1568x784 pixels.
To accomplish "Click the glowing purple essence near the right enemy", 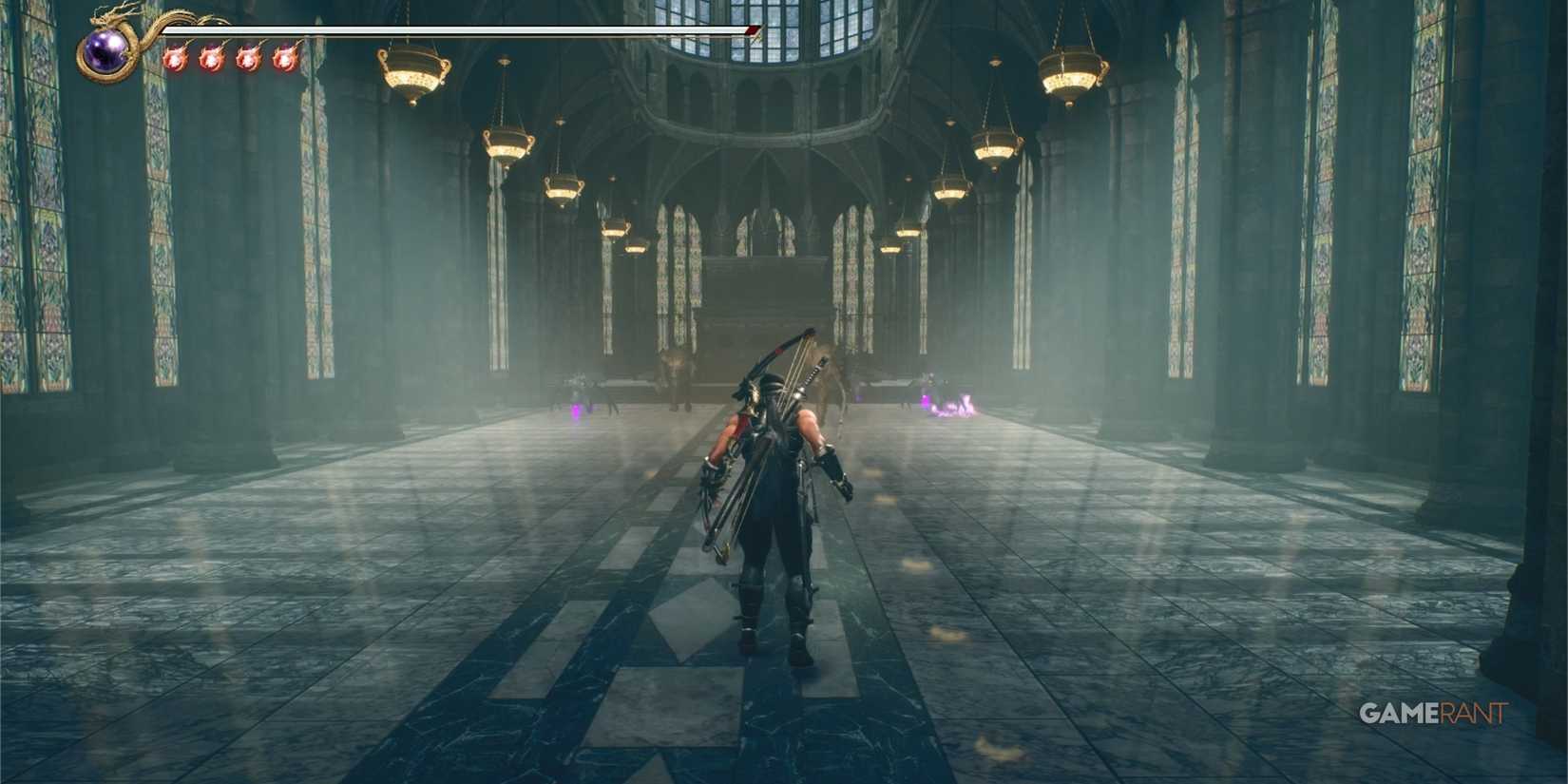I will 947,409.
